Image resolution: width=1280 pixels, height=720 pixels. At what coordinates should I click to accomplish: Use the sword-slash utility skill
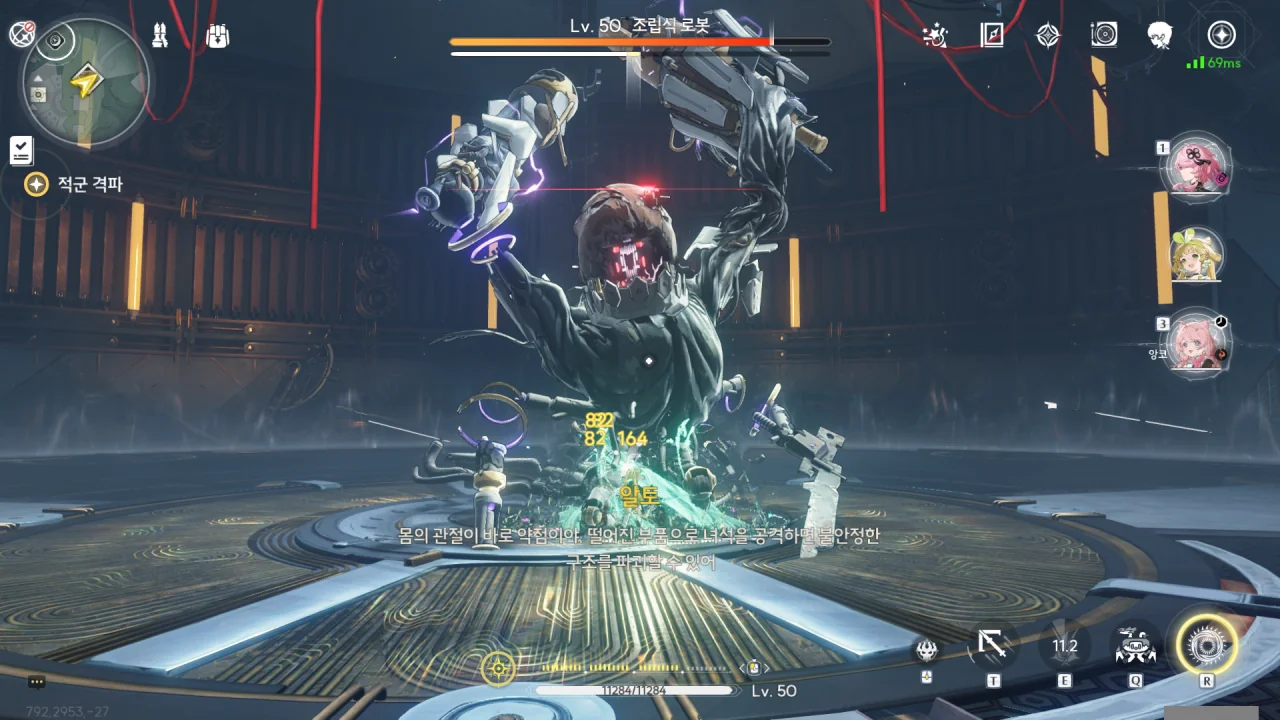coord(992,646)
